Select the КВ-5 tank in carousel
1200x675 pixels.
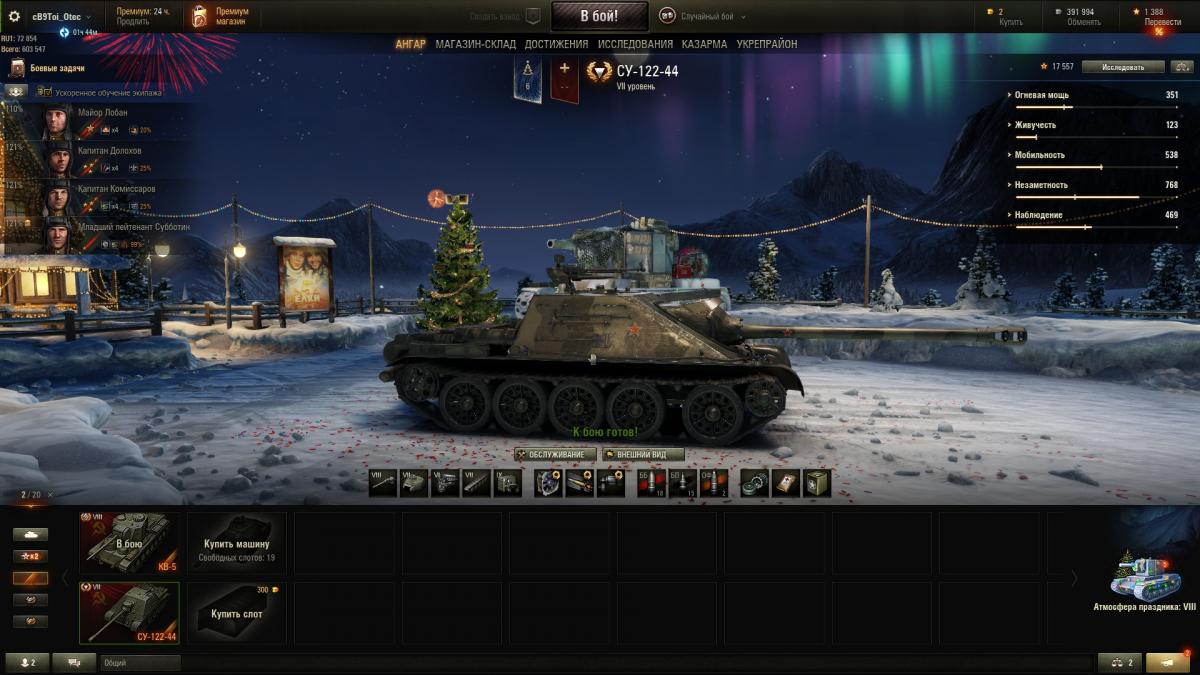[129, 542]
